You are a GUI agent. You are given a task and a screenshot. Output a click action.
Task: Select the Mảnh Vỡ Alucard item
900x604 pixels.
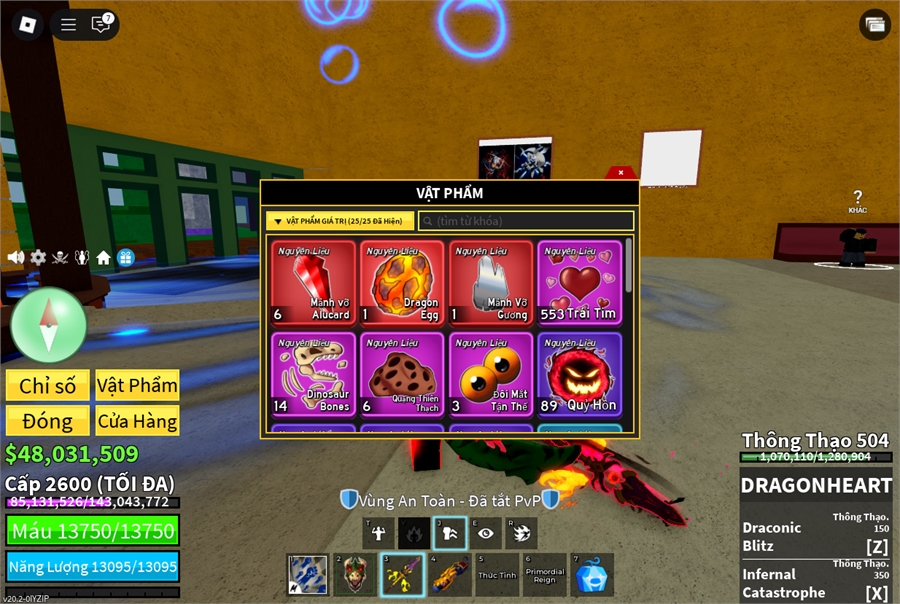coord(313,283)
